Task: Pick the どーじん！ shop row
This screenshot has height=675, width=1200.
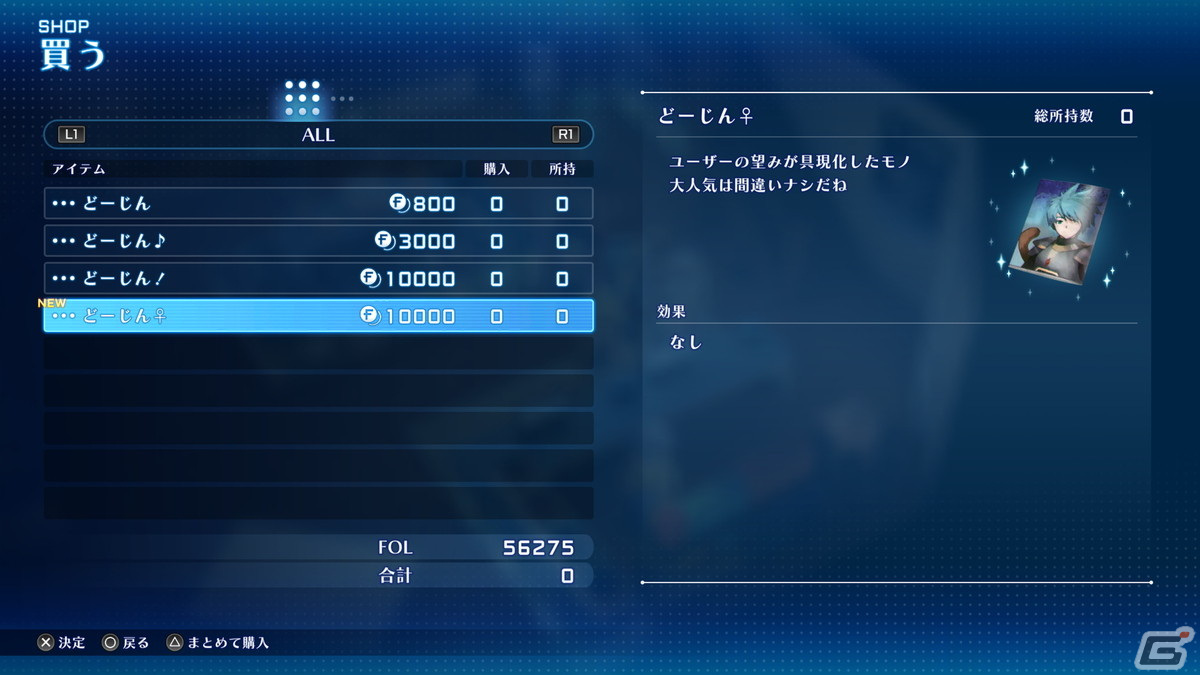Action: pyautogui.click(x=318, y=278)
